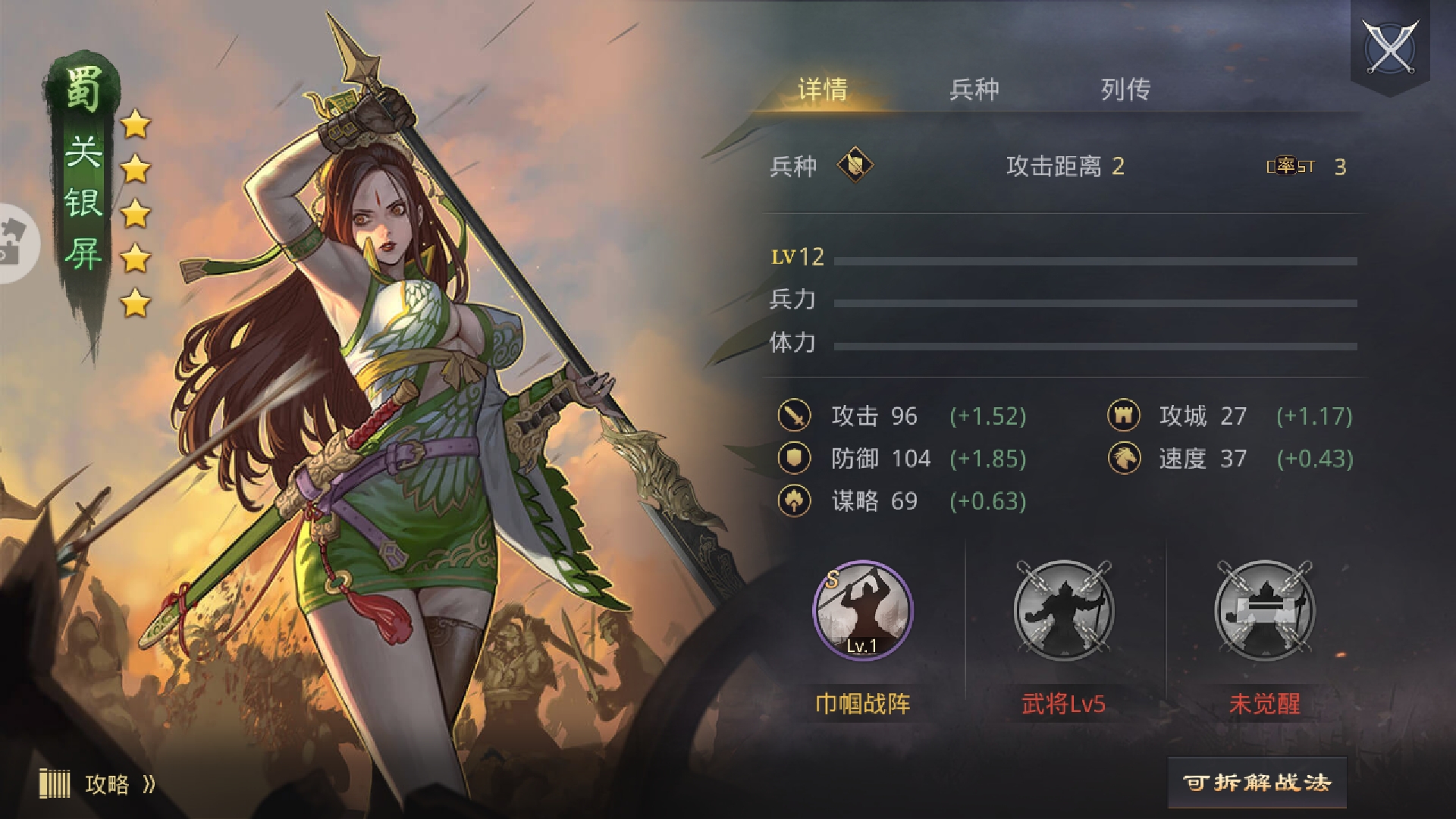The width and height of the screenshot is (1456, 819).
Task: Close the hero detail screen
Action: pos(1390,47)
